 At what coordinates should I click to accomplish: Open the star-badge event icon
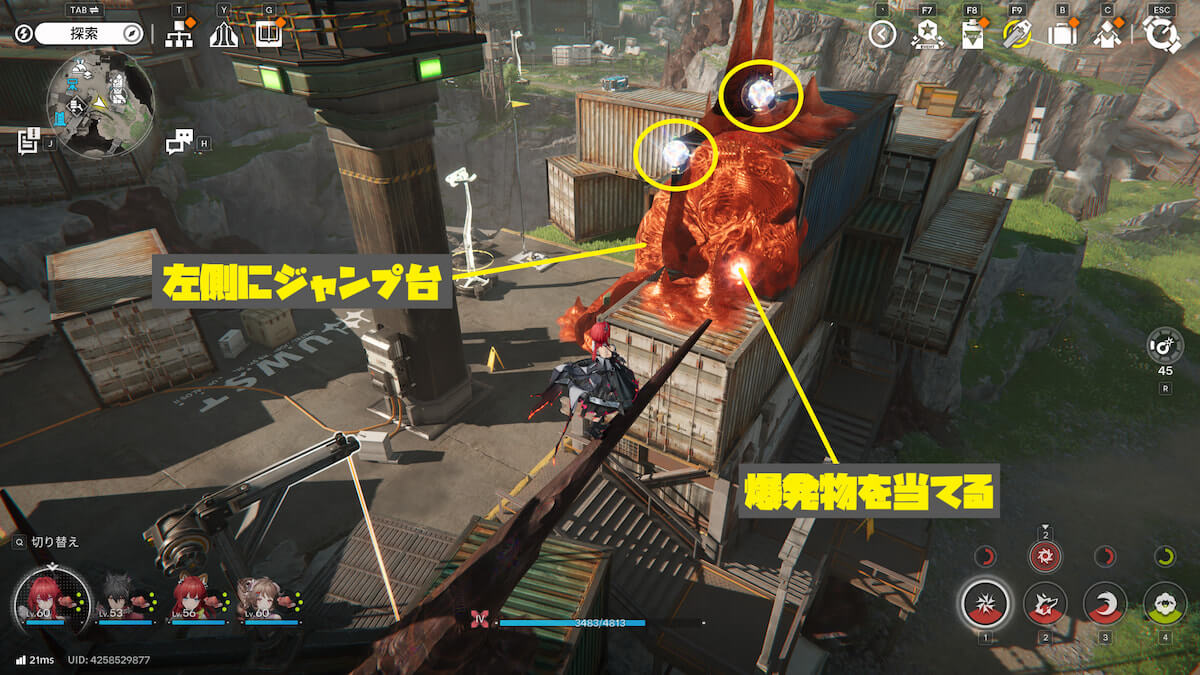pos(927,35)
